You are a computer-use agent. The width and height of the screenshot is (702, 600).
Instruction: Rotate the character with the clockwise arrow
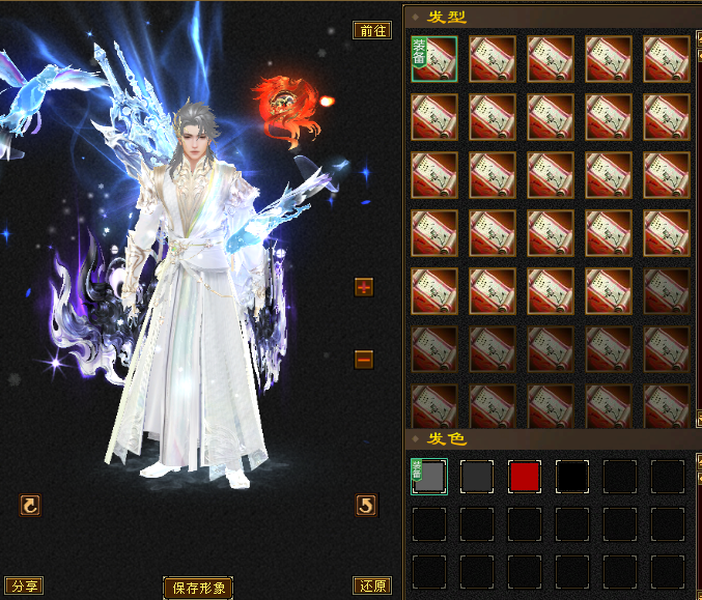click(x=31, y=506)
